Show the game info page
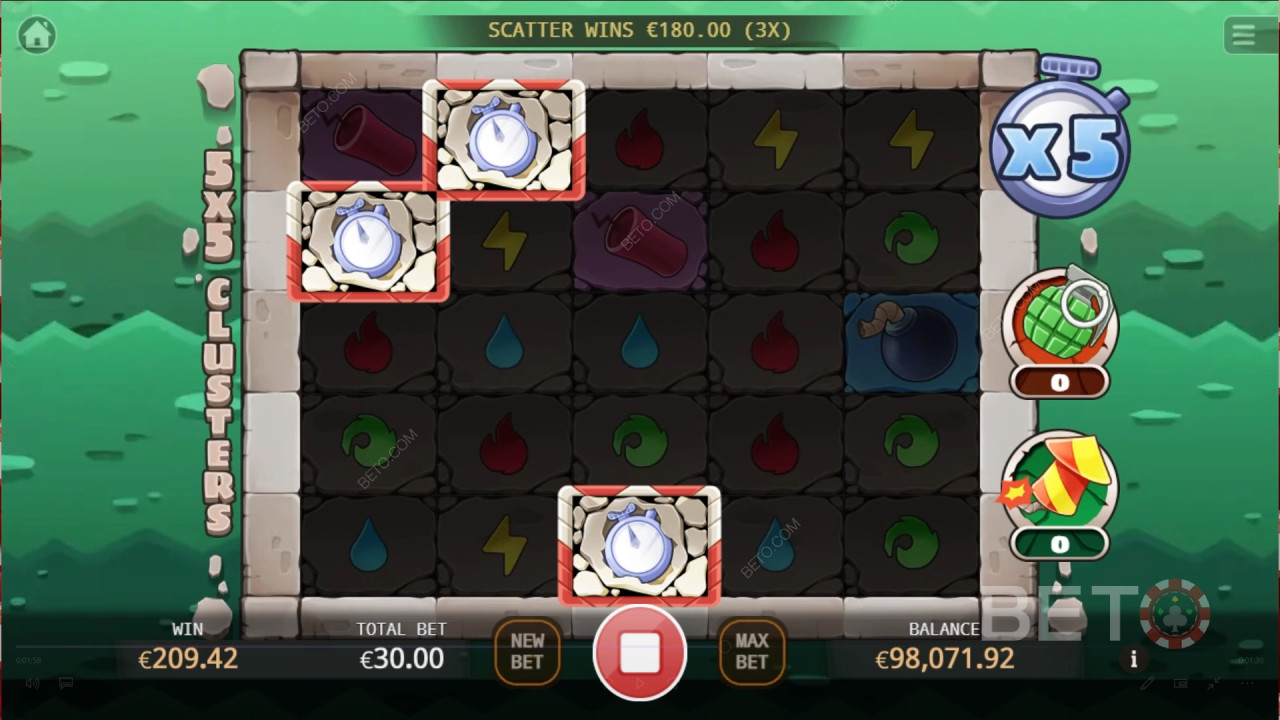The image size is (1280, 720). (1133, 659)
